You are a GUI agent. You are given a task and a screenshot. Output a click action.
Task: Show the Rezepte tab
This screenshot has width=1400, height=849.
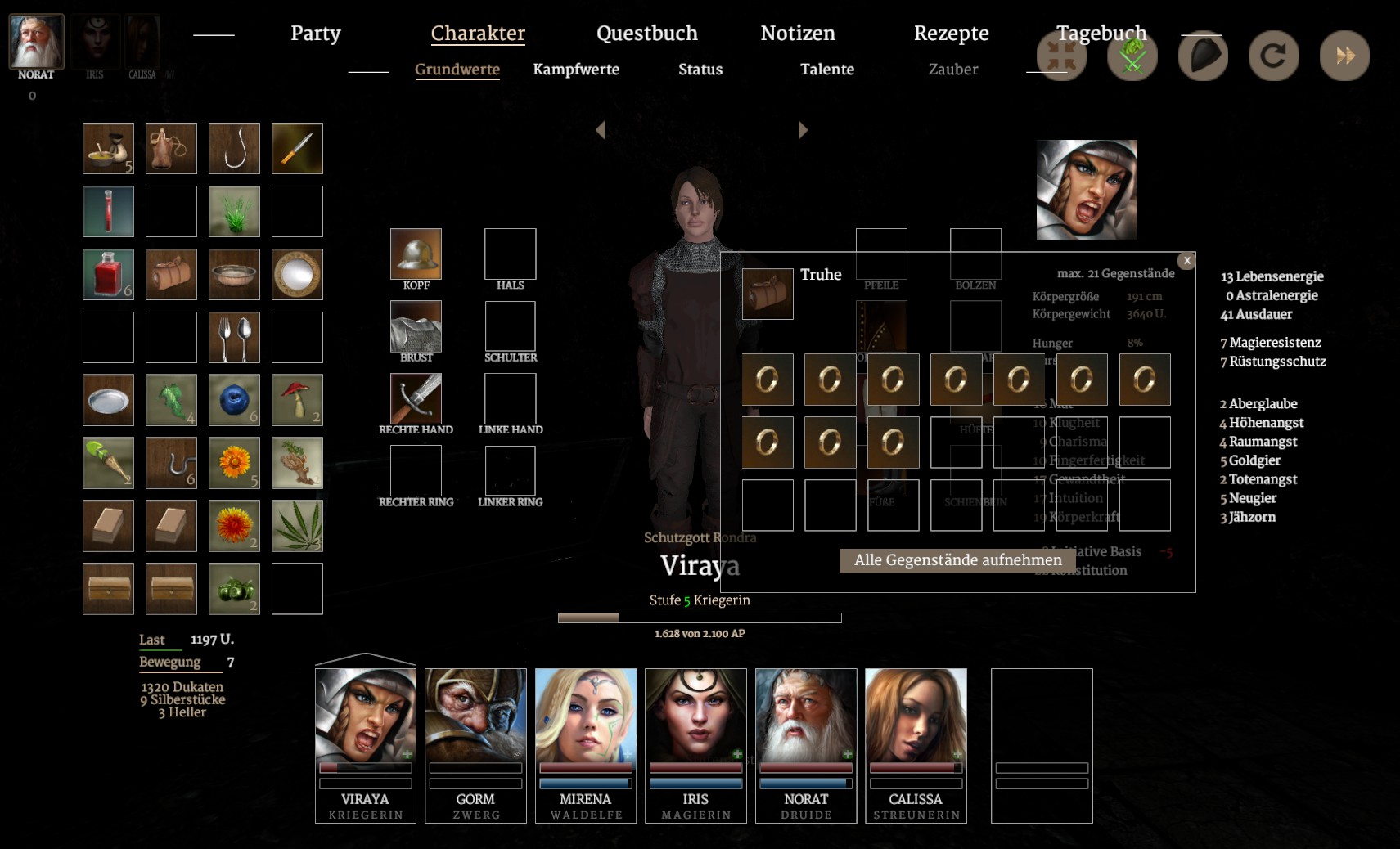pyautogui.click(x=951, y=34)
